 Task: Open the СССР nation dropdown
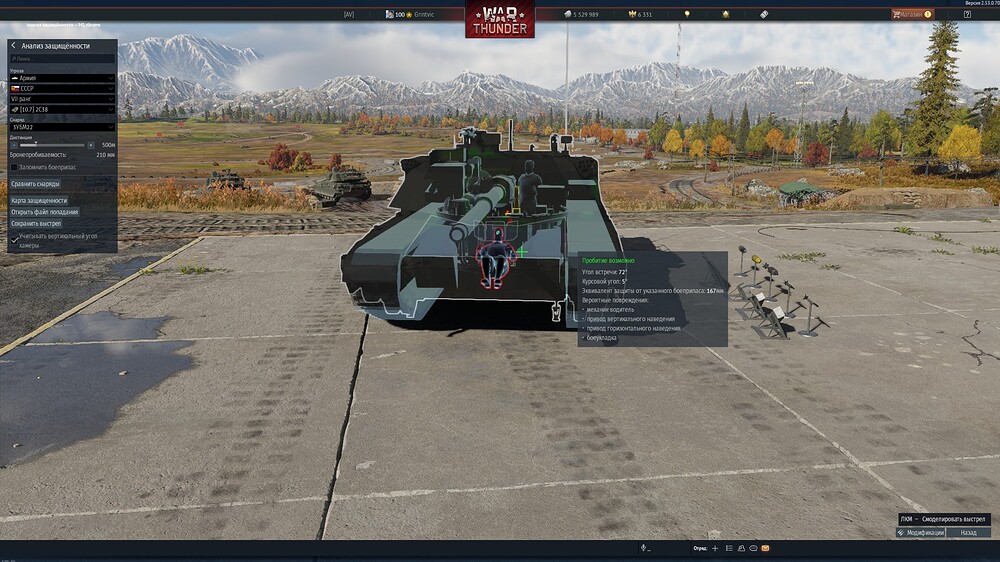coord(62,88)
